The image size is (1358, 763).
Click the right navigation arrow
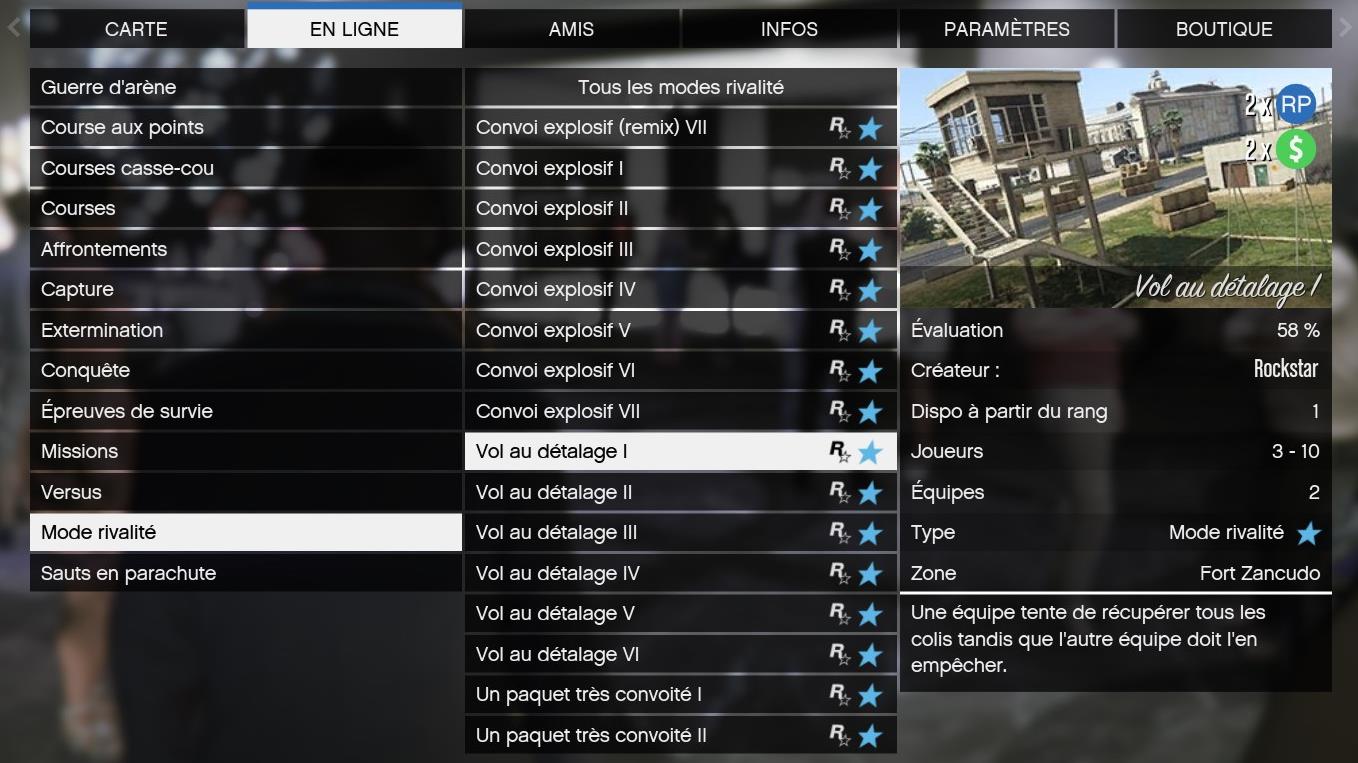(1347, 28)
